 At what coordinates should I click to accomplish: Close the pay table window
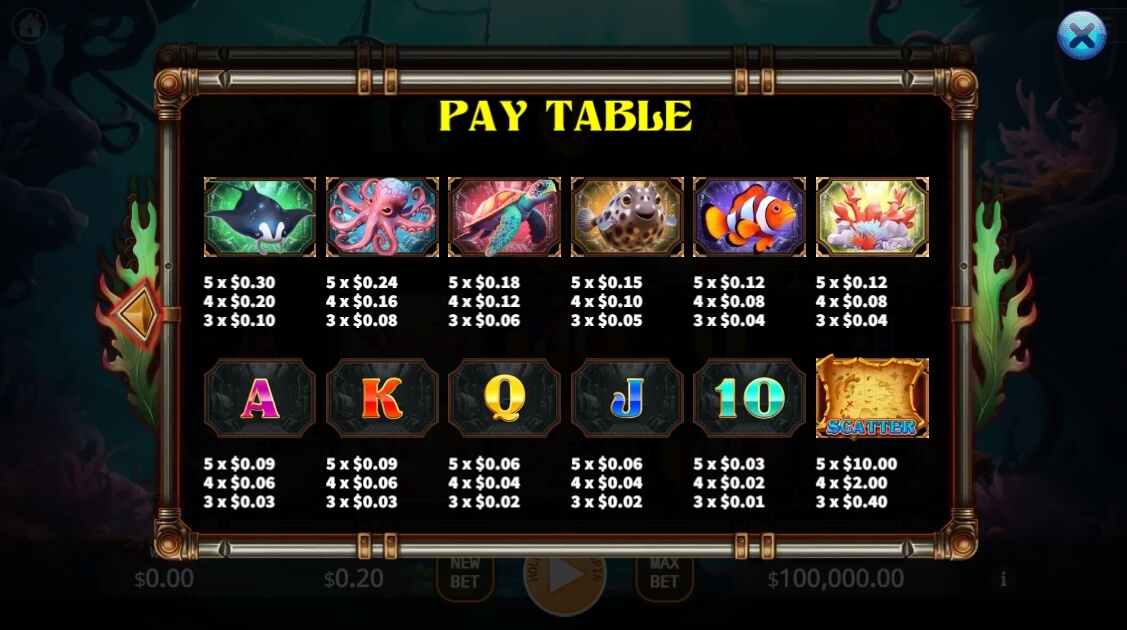1081,36
